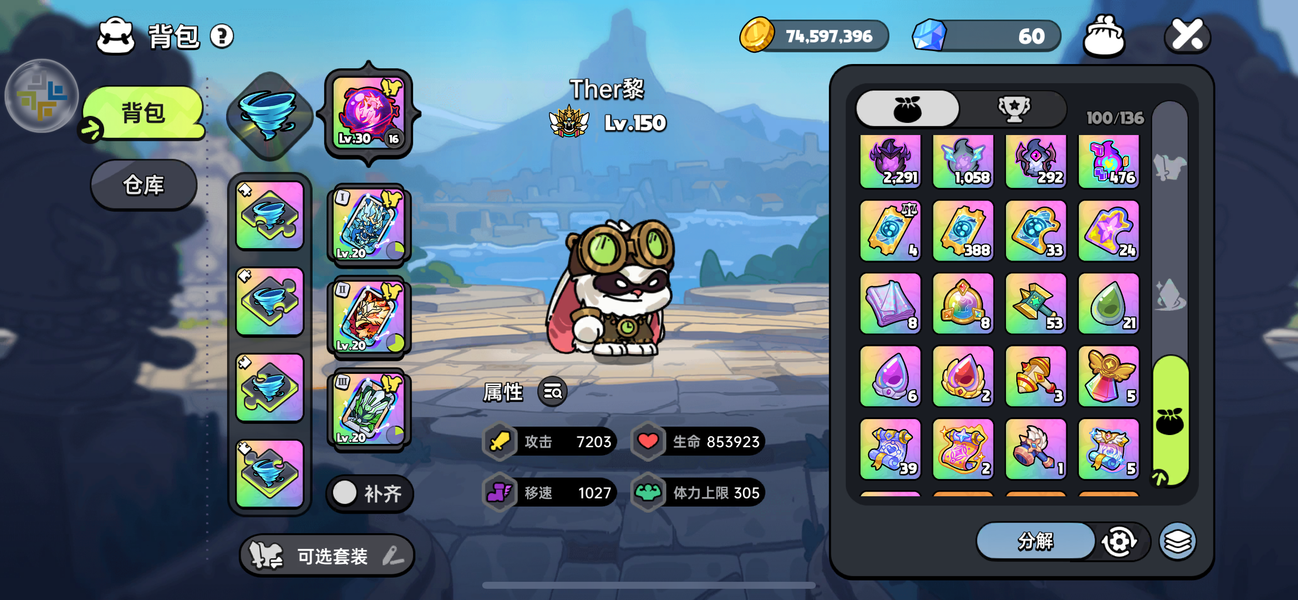Click the 分解 decompose button
Screen dimensions: 1298x600
[x=1035, y=541]
